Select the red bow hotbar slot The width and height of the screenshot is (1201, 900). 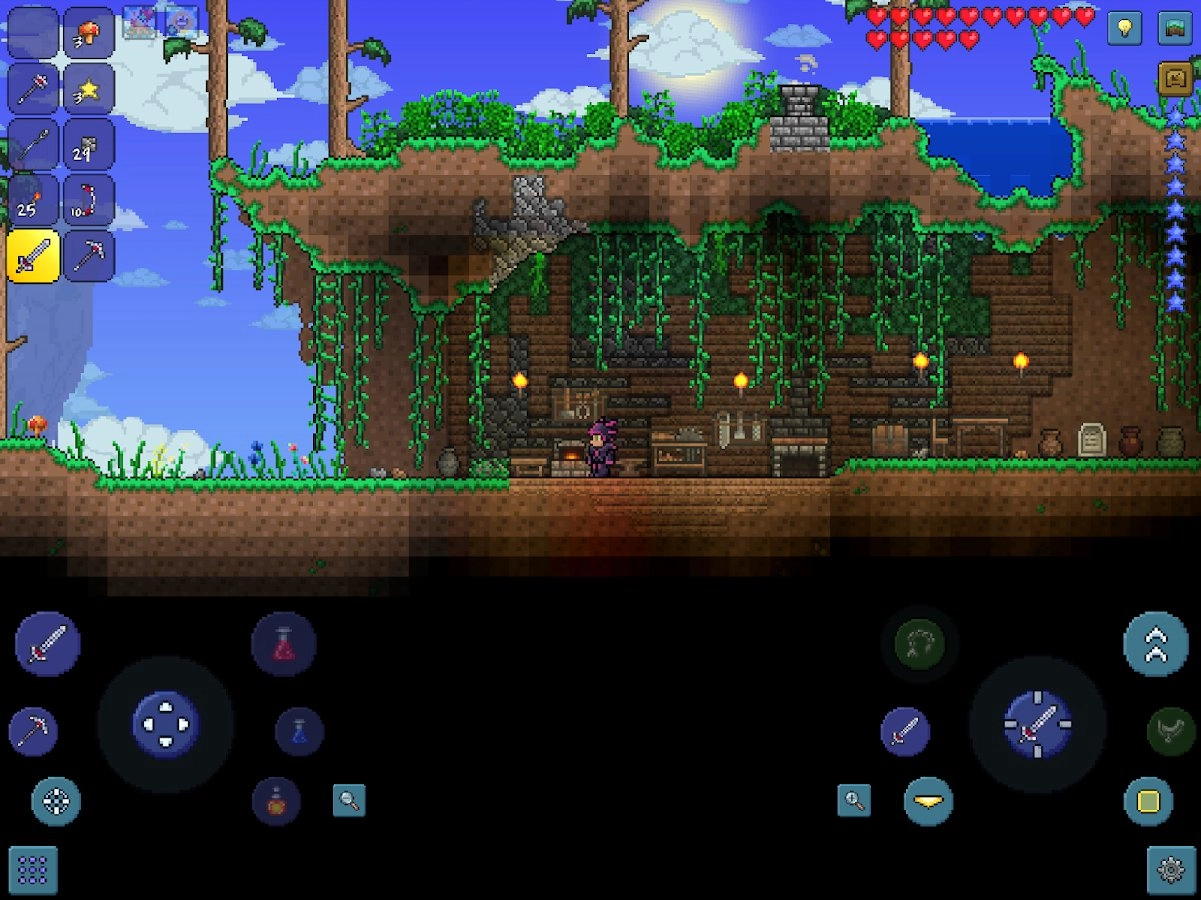point(88,201)
